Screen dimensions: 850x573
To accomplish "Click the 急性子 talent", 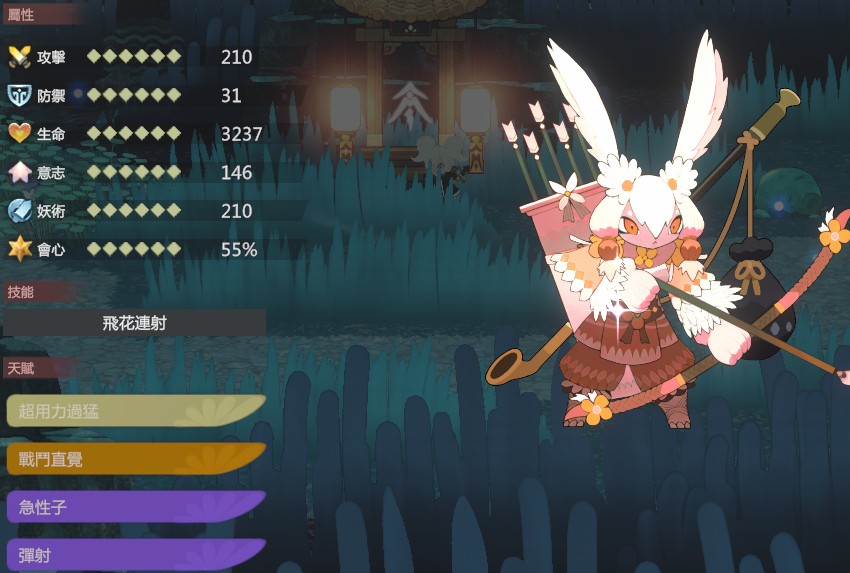I will click(x=135, y=507).
